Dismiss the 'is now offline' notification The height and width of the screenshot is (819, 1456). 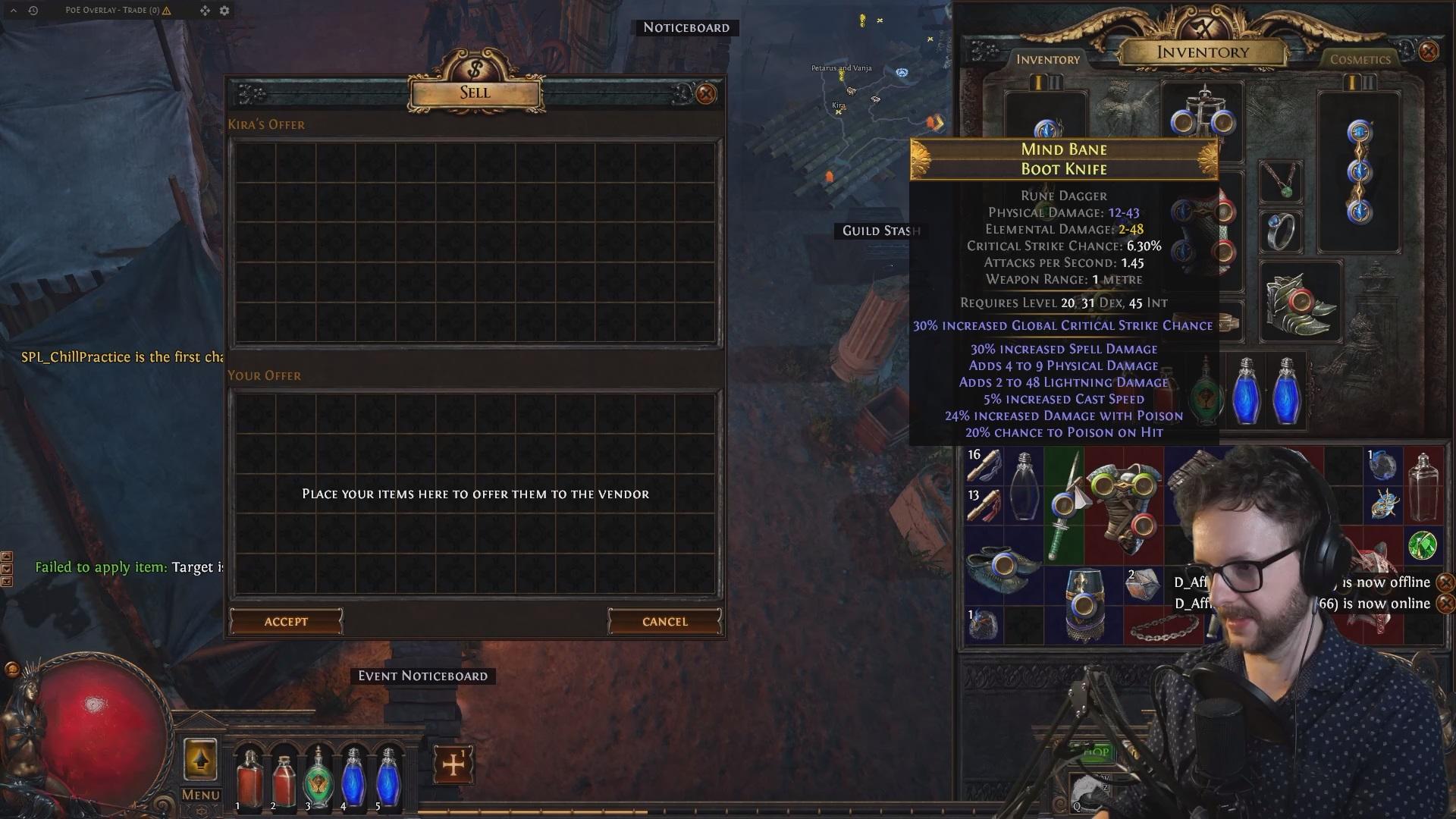click(x=1445, y=582)
